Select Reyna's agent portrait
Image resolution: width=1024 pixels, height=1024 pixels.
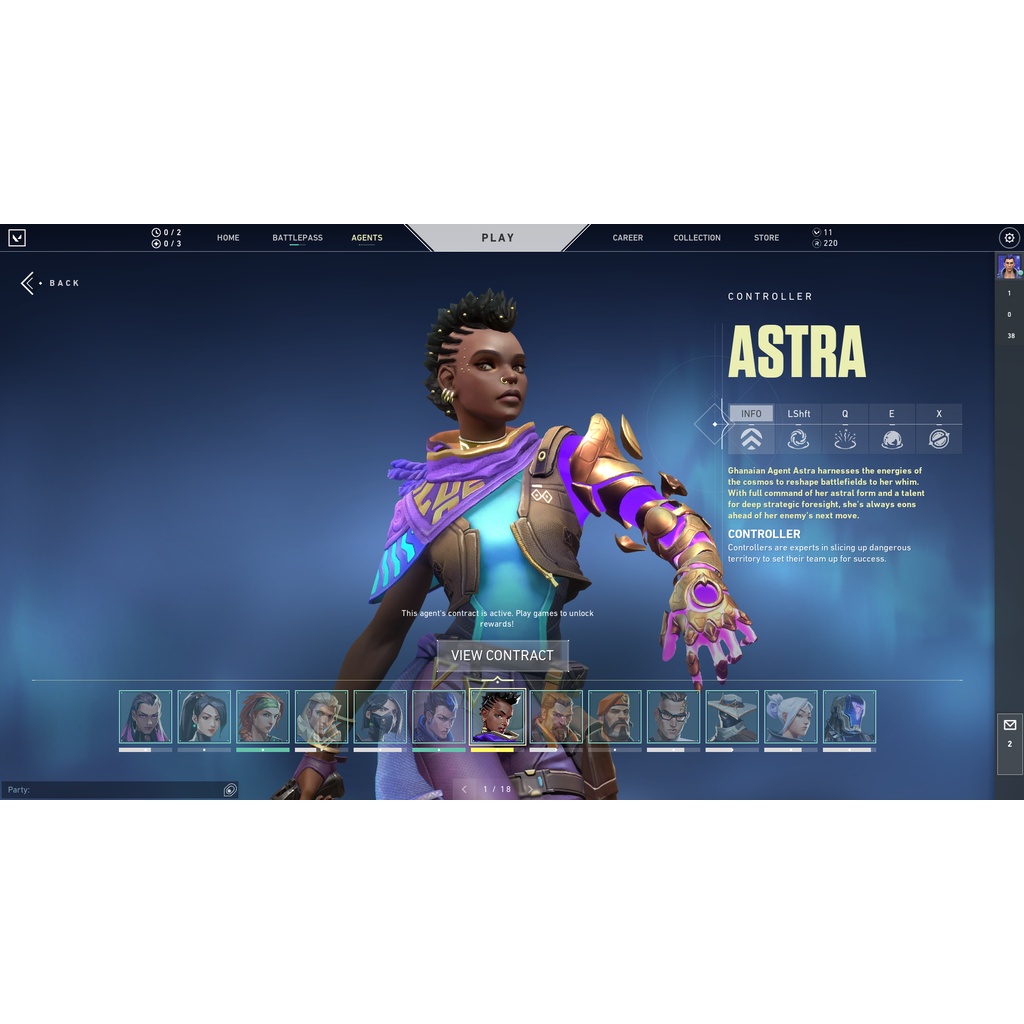click(145, 716)
